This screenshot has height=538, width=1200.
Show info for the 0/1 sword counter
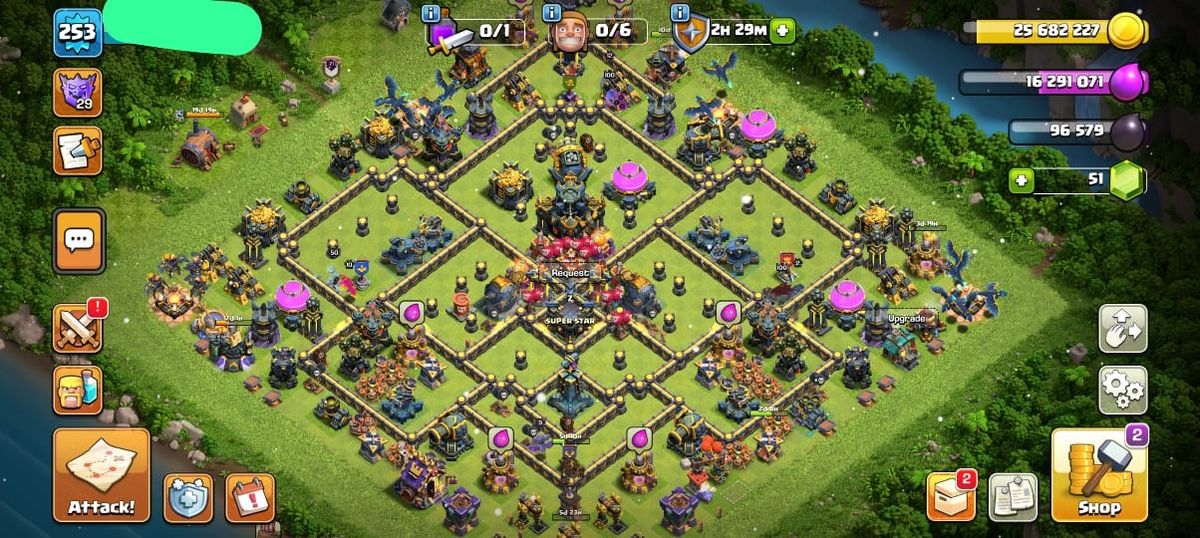coord(431,13)
